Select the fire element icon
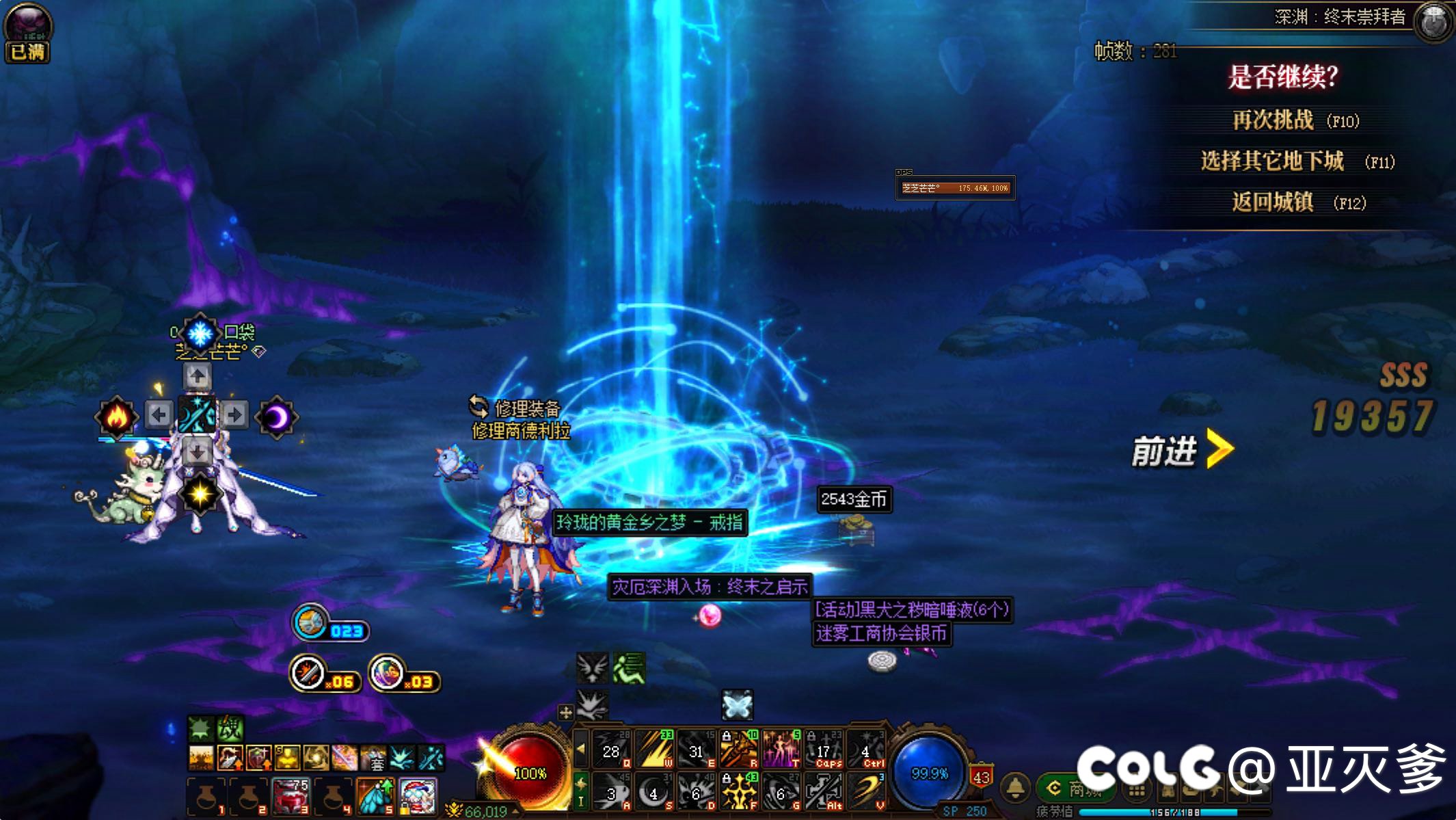The height and width of the screenshot is (820, 1456). click(116, 416)
